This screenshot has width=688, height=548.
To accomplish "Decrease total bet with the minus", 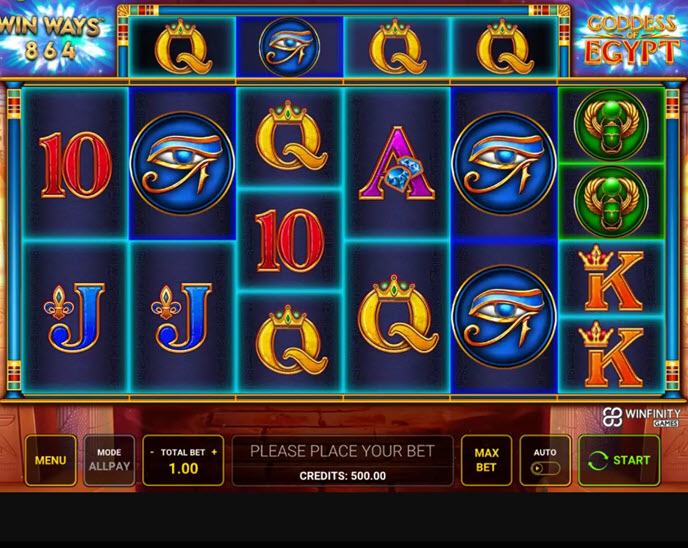I will [x=152, y=452].
